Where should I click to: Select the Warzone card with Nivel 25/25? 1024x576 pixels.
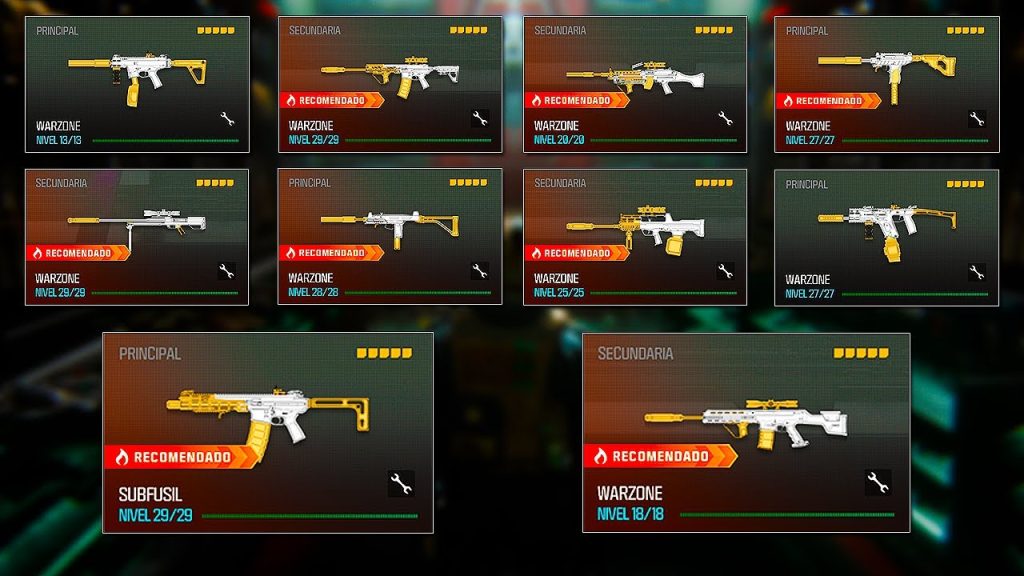(634, 236)
